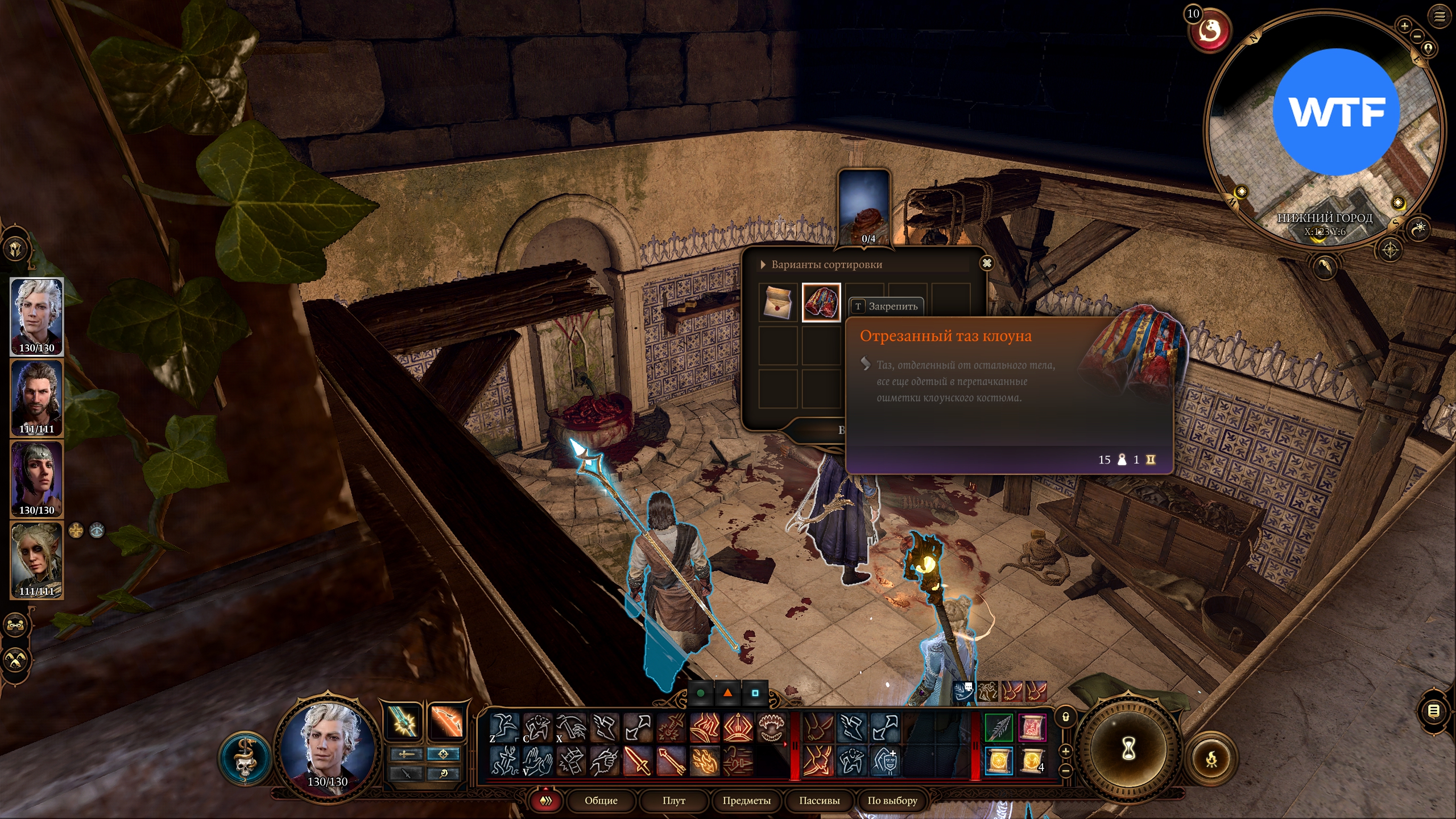Screen dimensions: 1456x819
Task: Use the fanged Bite ability icon
Action: tap(772, 727)
